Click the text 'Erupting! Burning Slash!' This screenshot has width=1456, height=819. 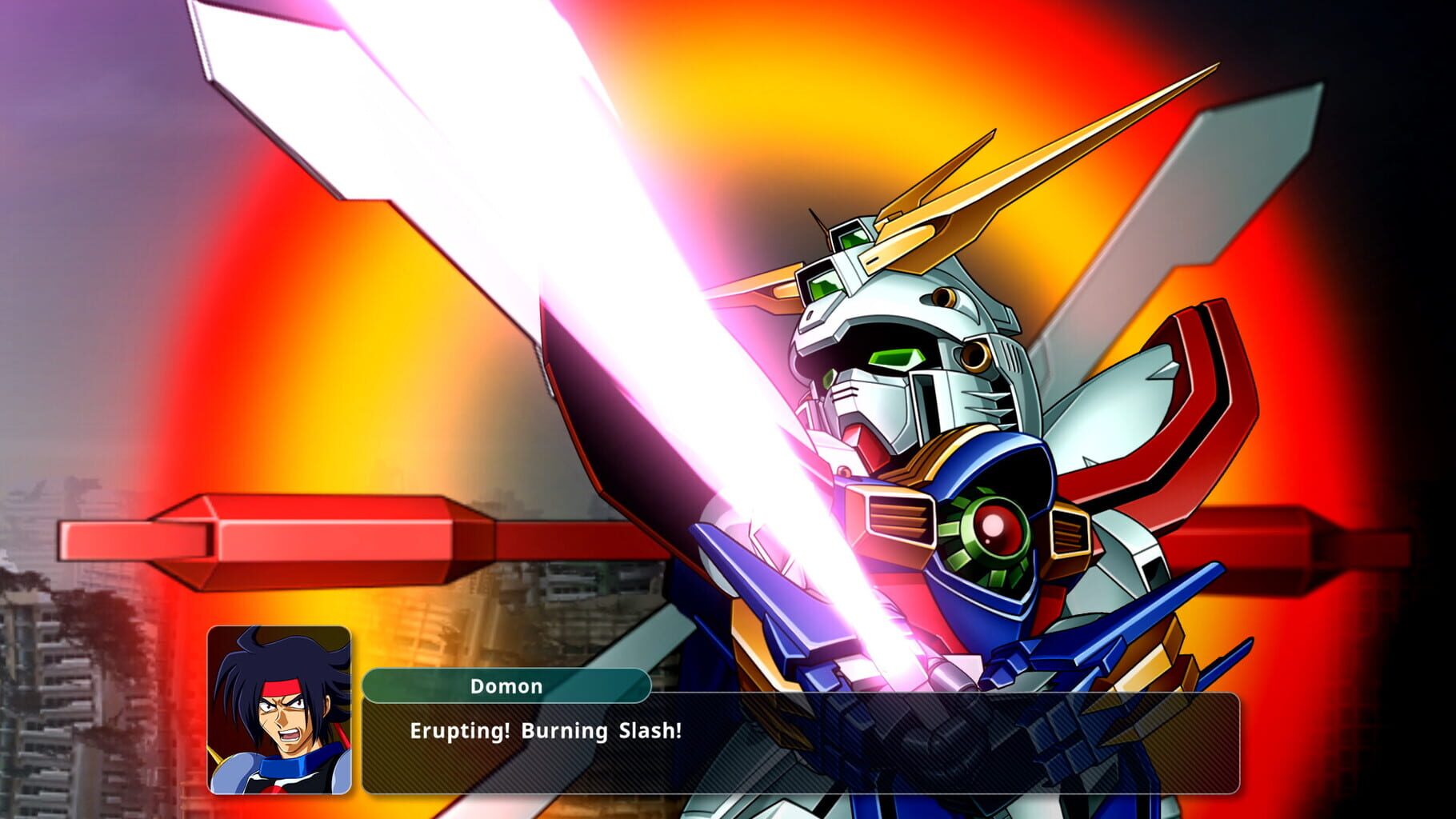544,729
